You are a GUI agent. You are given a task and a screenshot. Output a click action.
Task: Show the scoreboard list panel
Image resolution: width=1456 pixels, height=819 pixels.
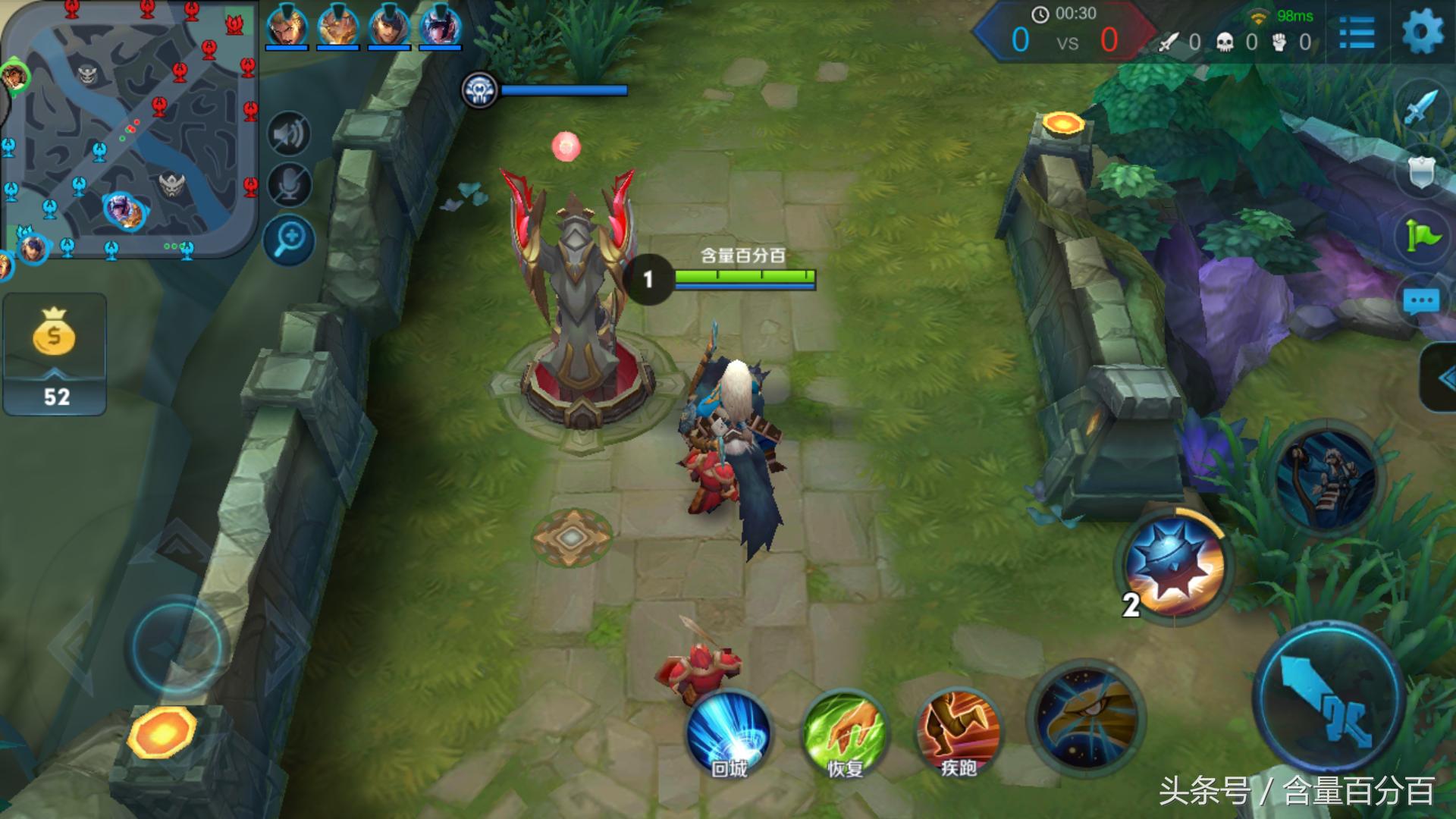tap(1356, 33)
